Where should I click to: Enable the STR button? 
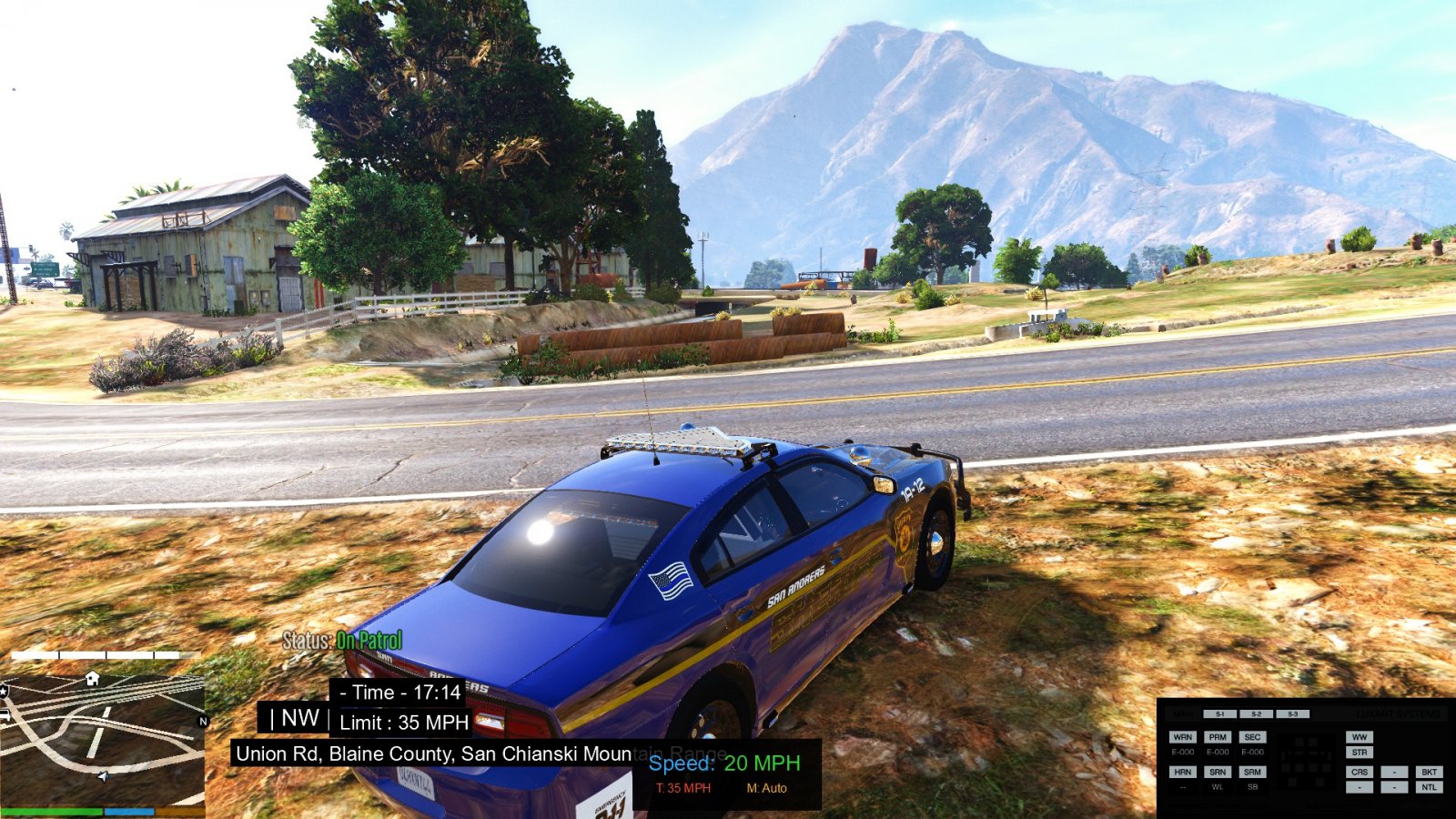pyautogui.click(x=1360, y=753)
